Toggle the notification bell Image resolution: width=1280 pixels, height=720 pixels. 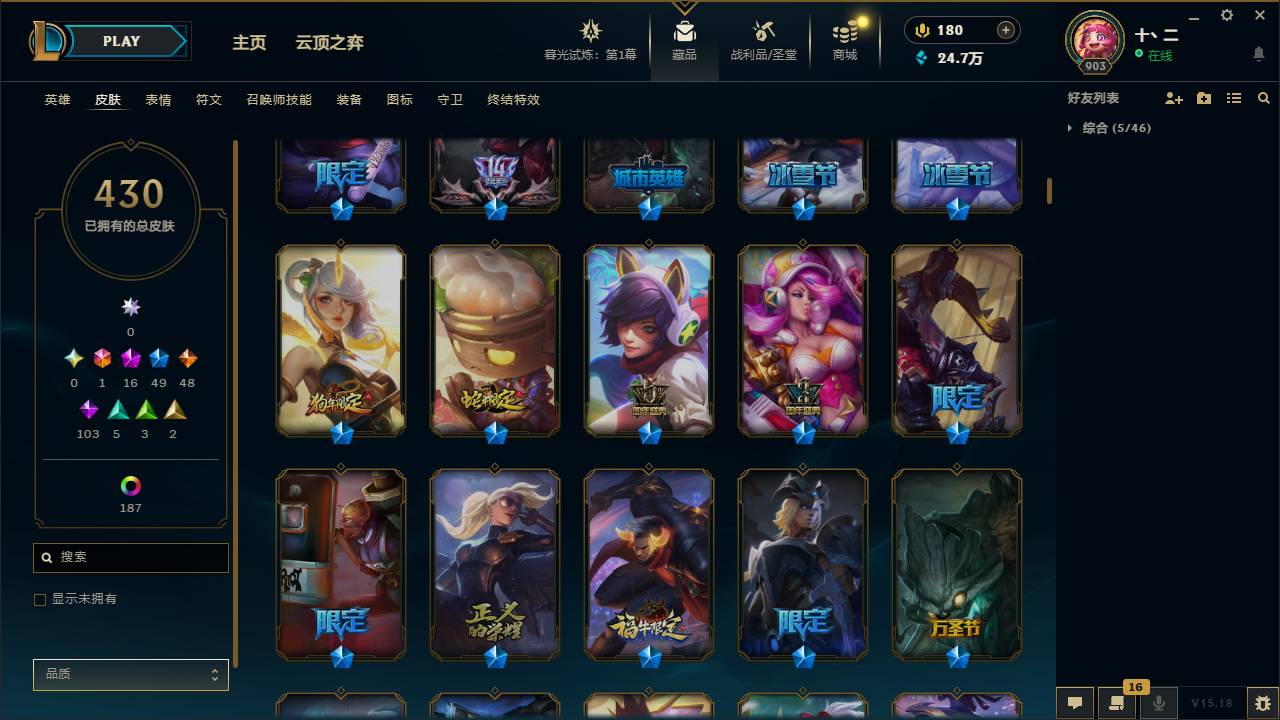1258,53
